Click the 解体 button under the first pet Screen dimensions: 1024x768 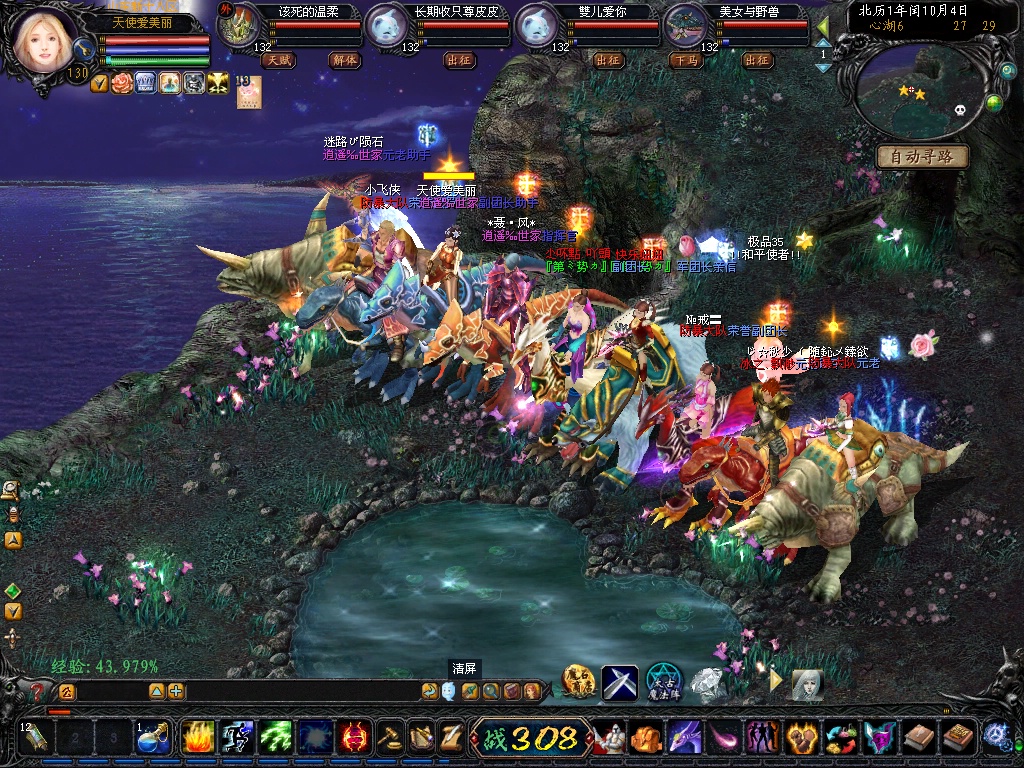pos(344,60)
